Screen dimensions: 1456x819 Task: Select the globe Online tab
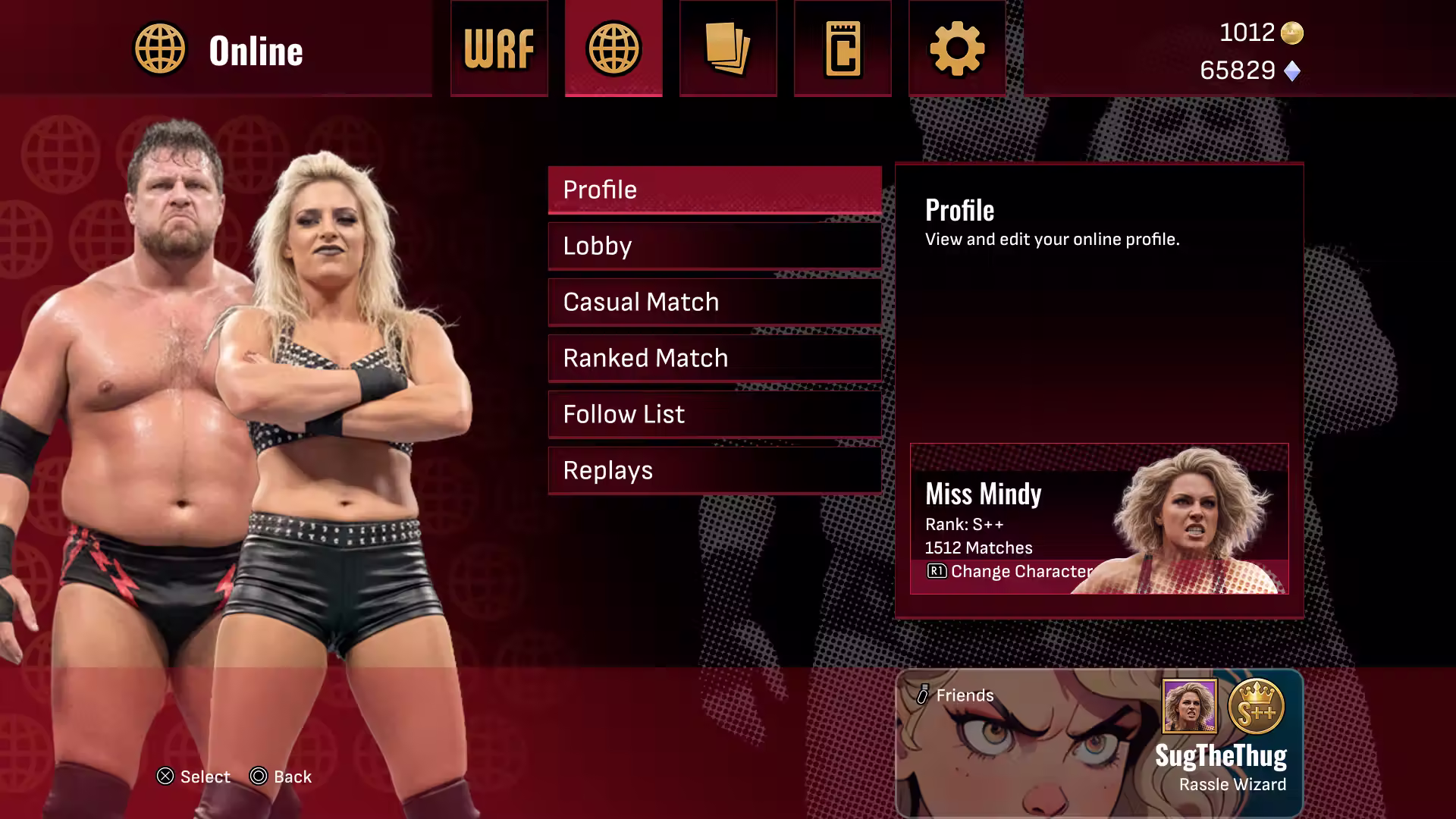click(x=613, y=49)
